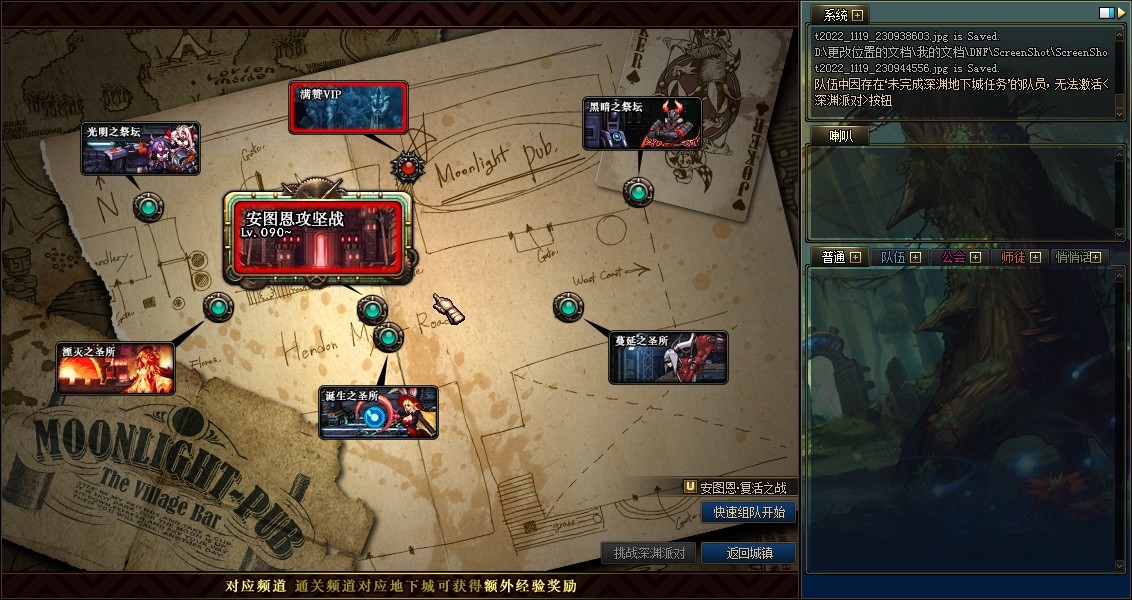Switch to the 普通 chat tab
The height and width of the screenshot is (600, 1132).
tap(833, 257)
